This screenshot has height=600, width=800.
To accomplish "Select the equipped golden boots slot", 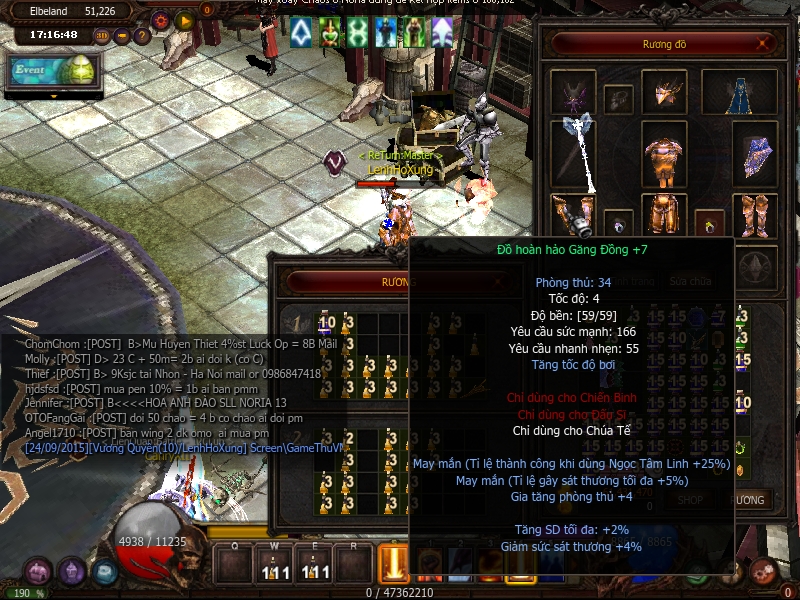I will [755, 215].
